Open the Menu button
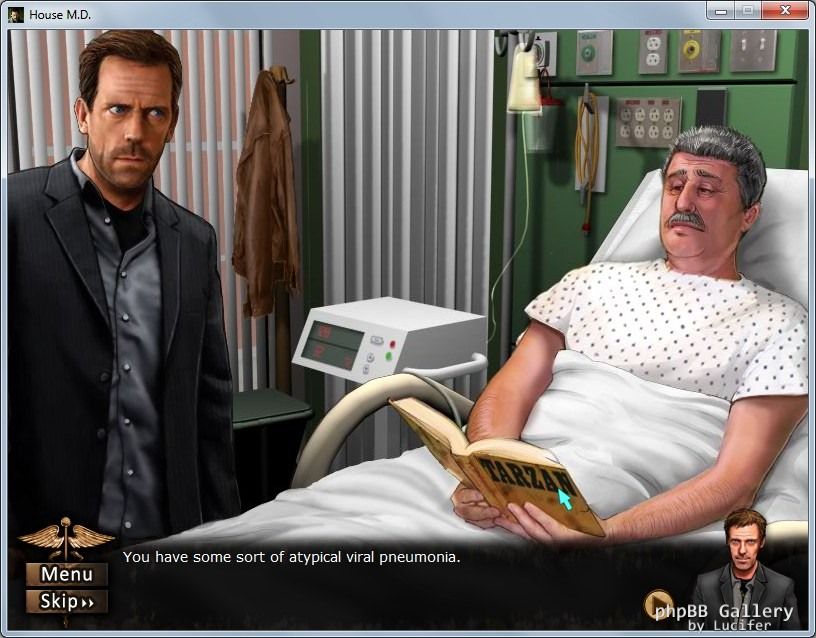This screenshot has height=638, width=816. (67, 574)
